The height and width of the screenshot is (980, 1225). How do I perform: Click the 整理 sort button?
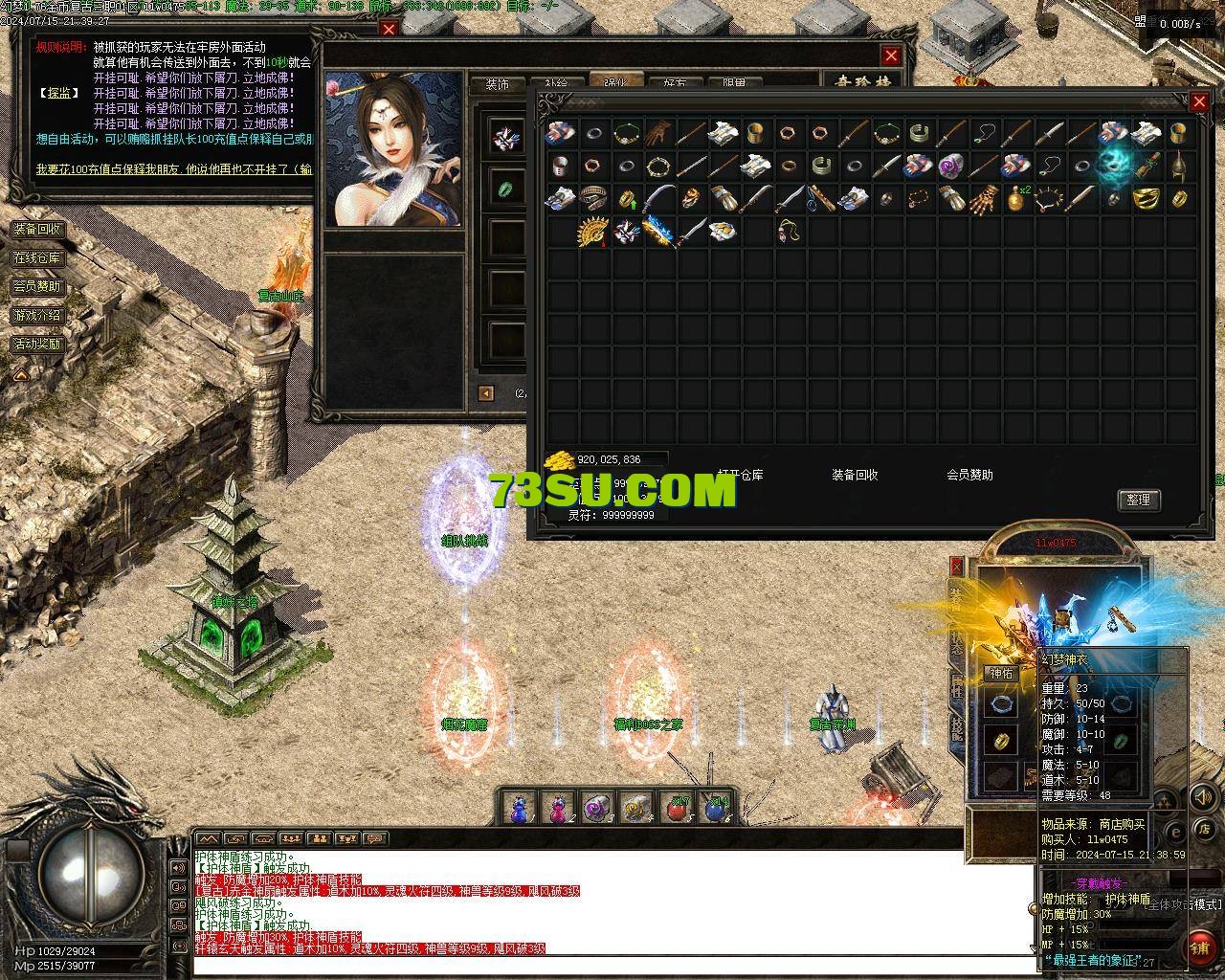(1138, 500)
